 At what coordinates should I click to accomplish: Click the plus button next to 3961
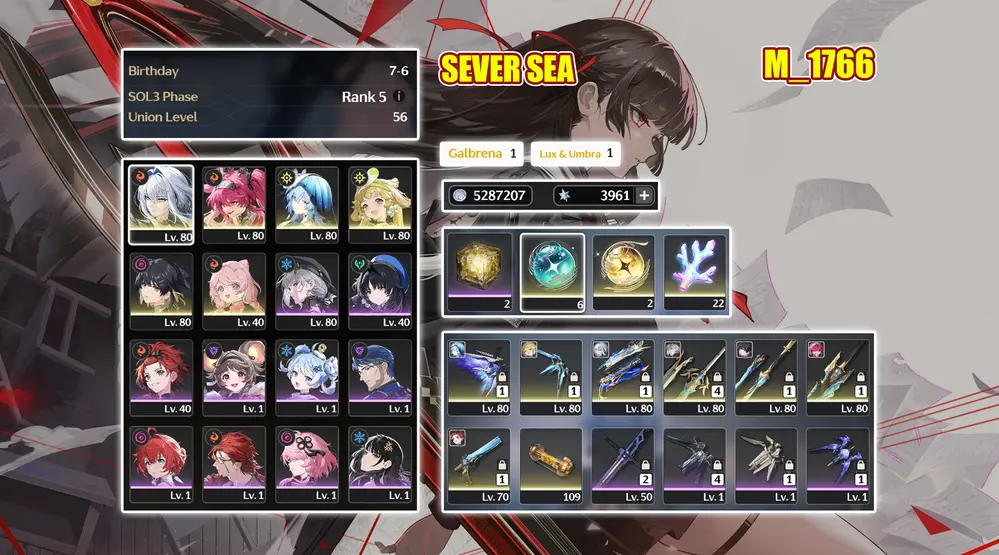click(x=643, y=196)
